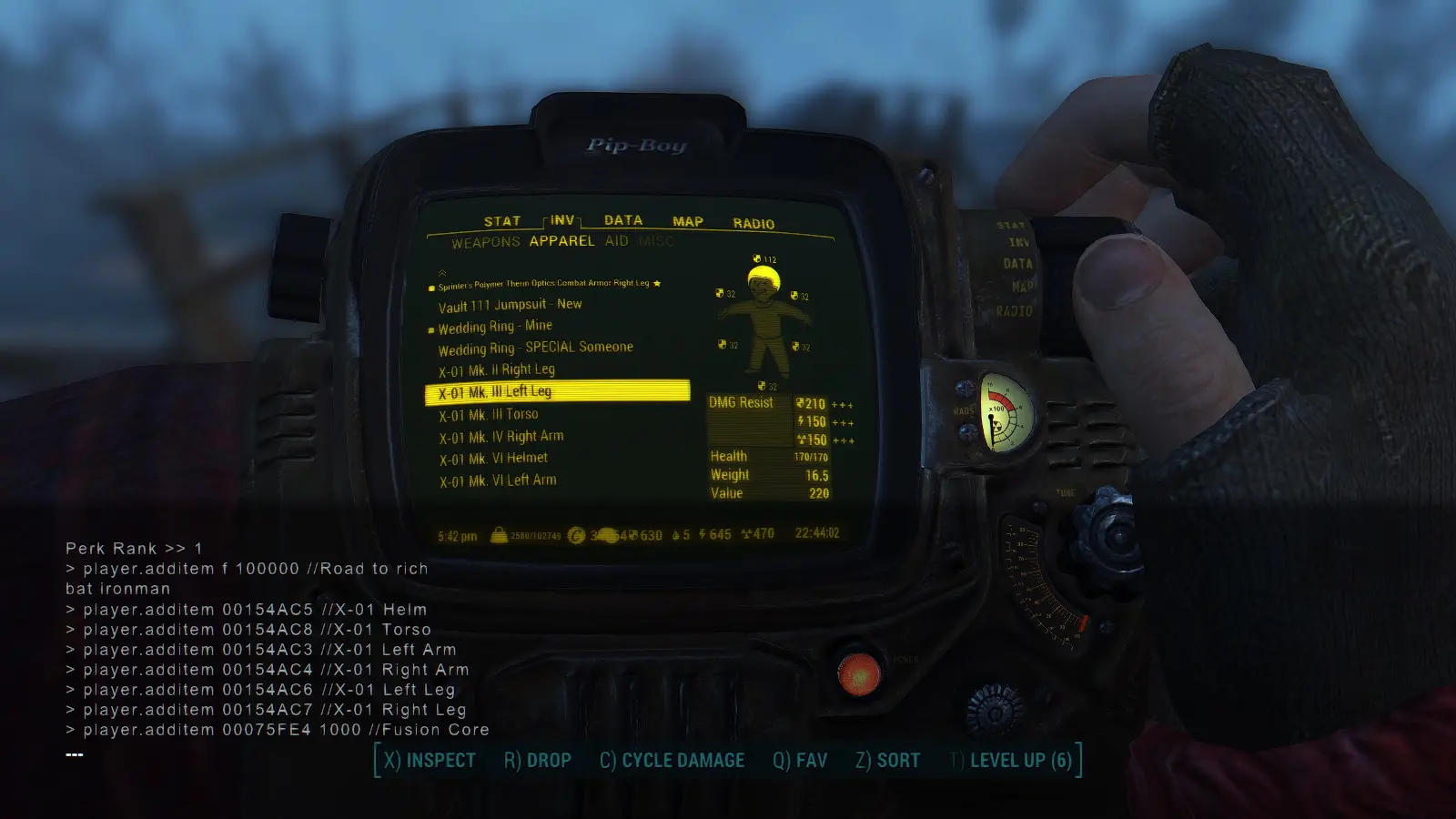Open the DATA tab
Image resolution: width=1456 pixels, height=819 pixels.
coord(623,220)
